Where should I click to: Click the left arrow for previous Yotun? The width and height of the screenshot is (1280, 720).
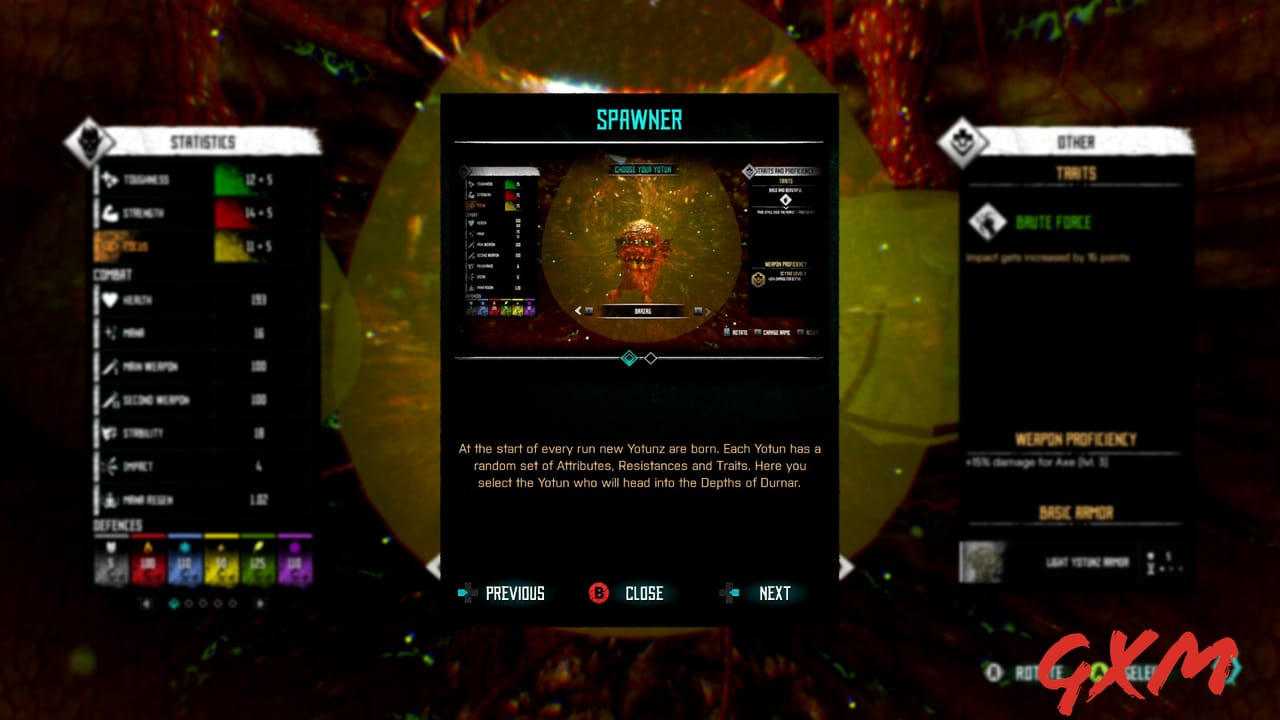[577, 311]
